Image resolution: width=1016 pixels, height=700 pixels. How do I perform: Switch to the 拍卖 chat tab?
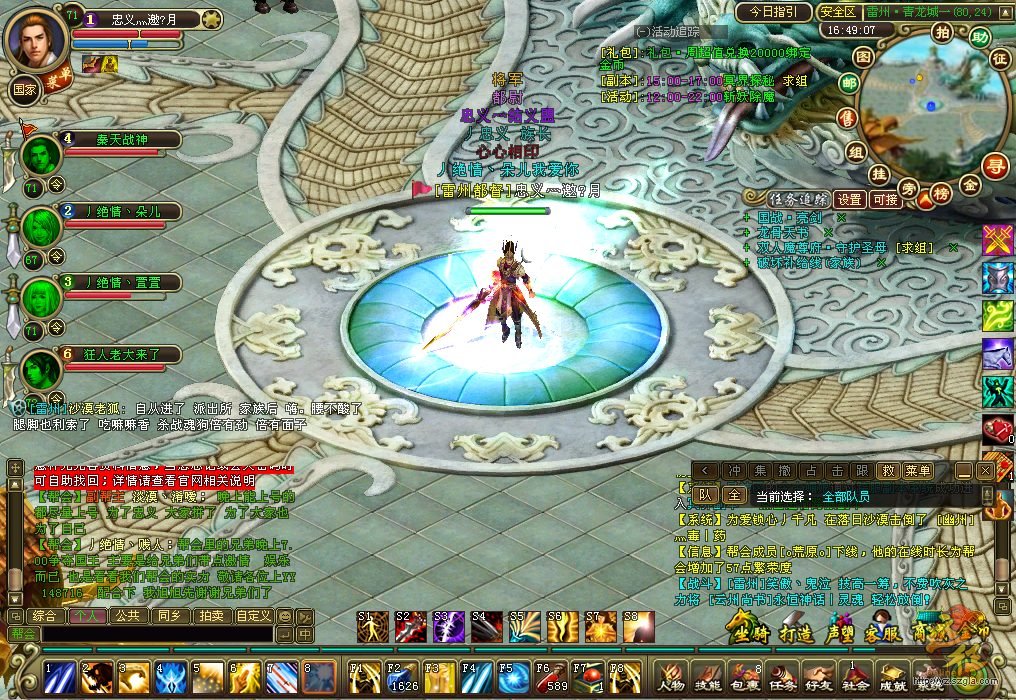[209, 616]
